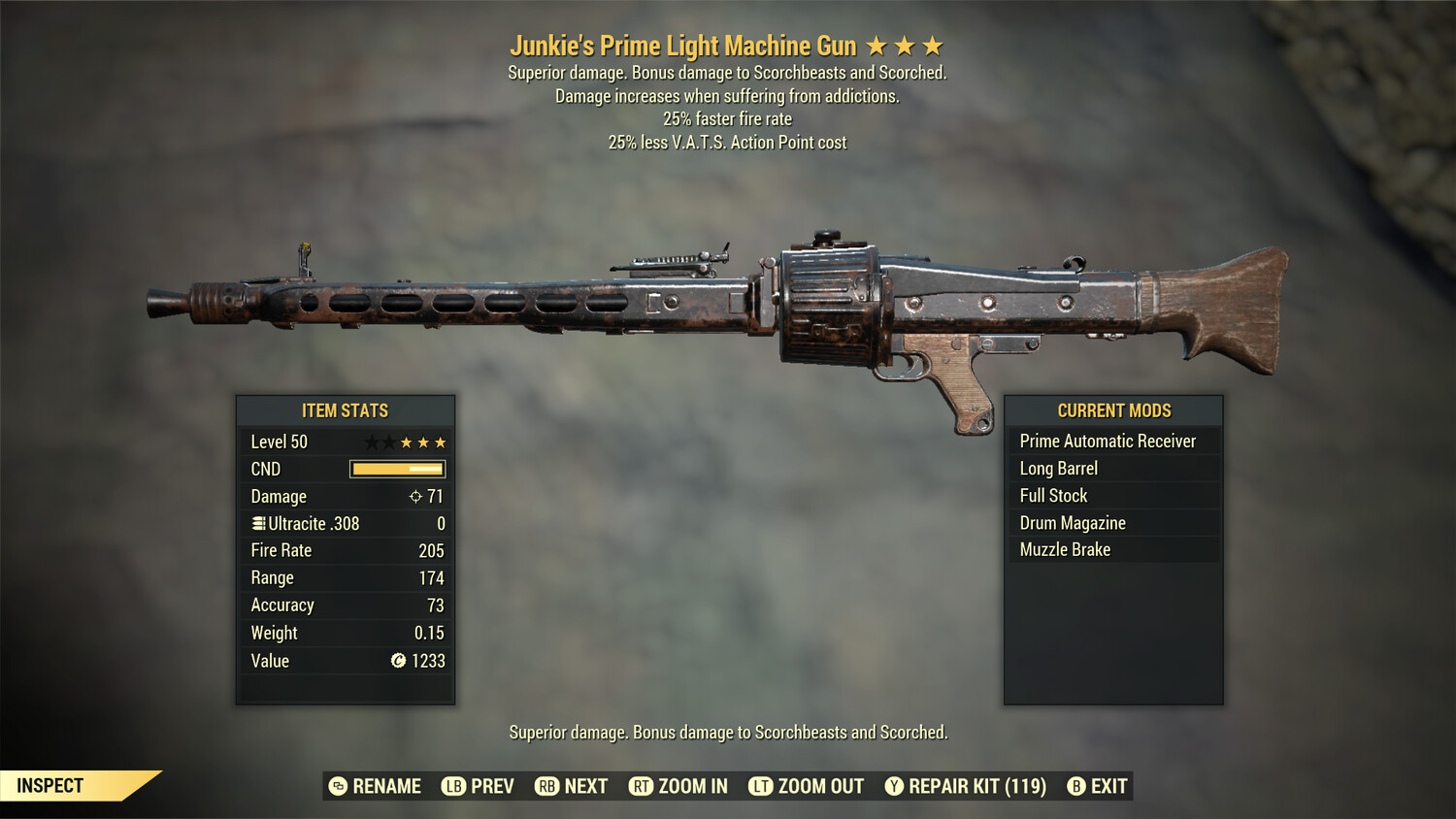Switch to the INSPECT tab
The image size is (1456, 819).
coord(50,786)
